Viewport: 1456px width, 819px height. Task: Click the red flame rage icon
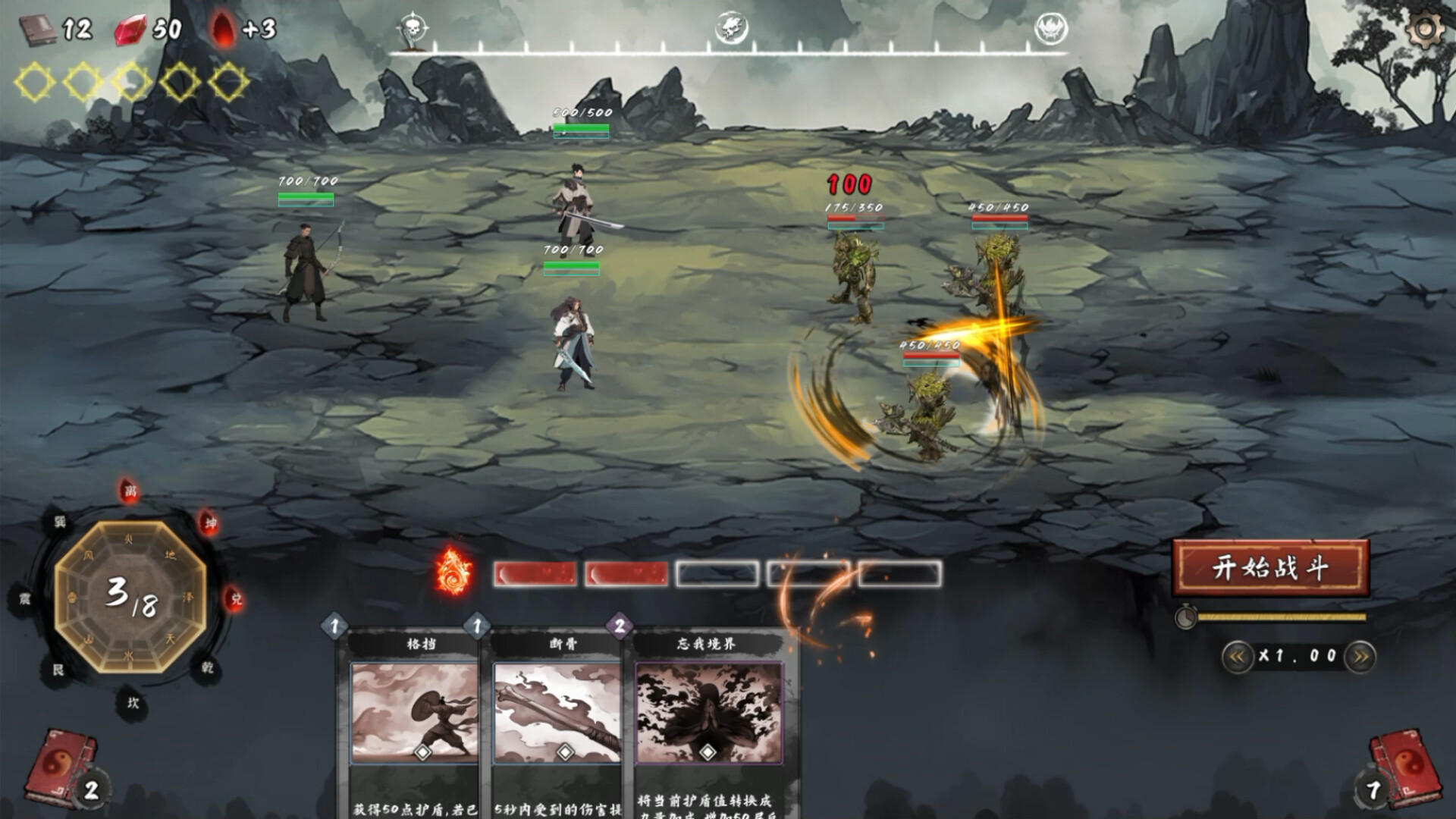click(x=454, y=571)
